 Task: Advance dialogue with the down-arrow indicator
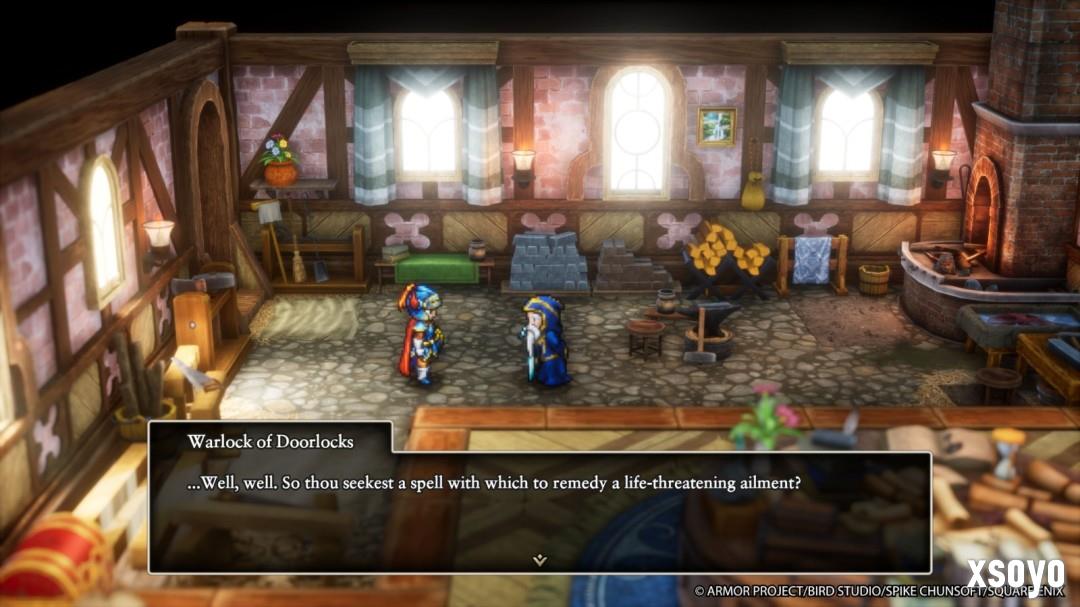[x=540, y=559]
